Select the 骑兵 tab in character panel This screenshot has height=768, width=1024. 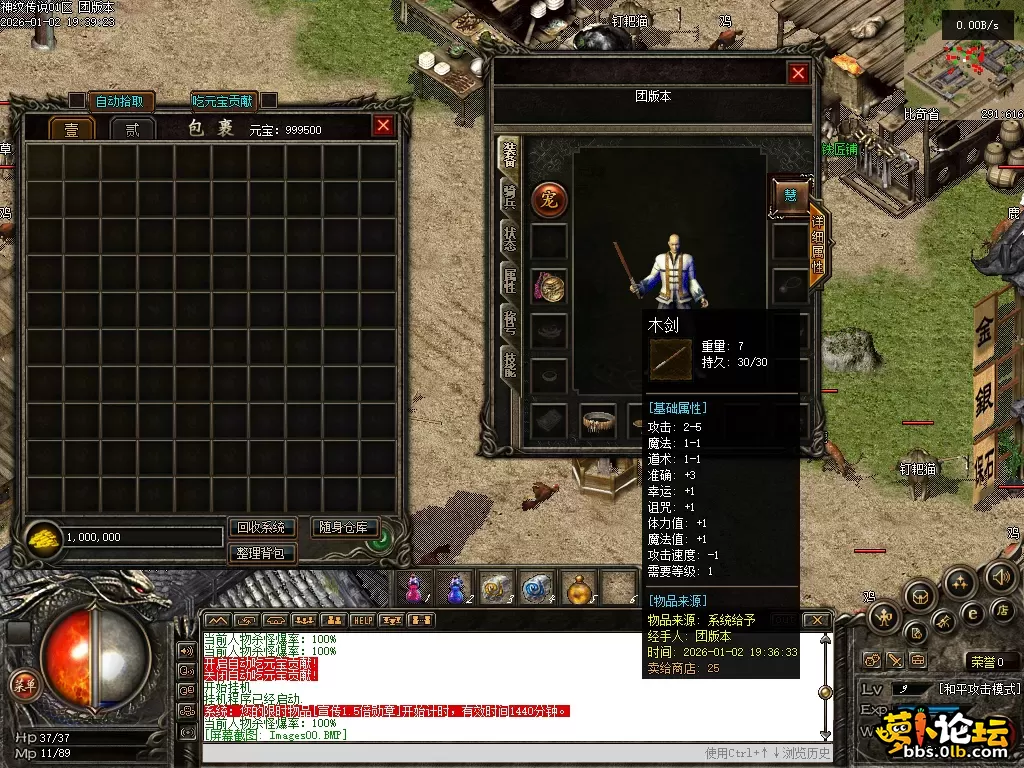[x=510, y=197]
